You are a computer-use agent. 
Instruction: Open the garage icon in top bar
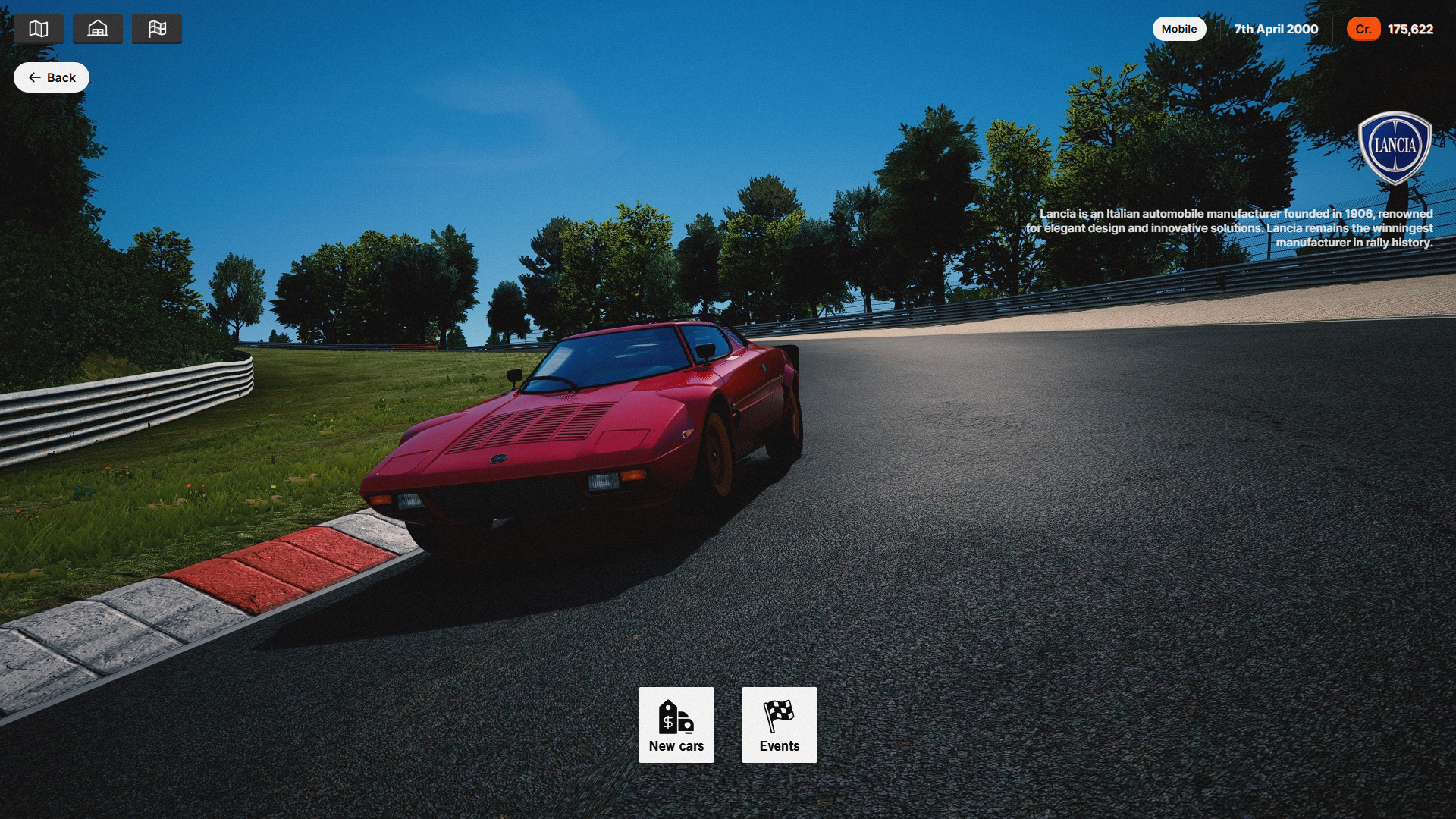coord(98,29)
